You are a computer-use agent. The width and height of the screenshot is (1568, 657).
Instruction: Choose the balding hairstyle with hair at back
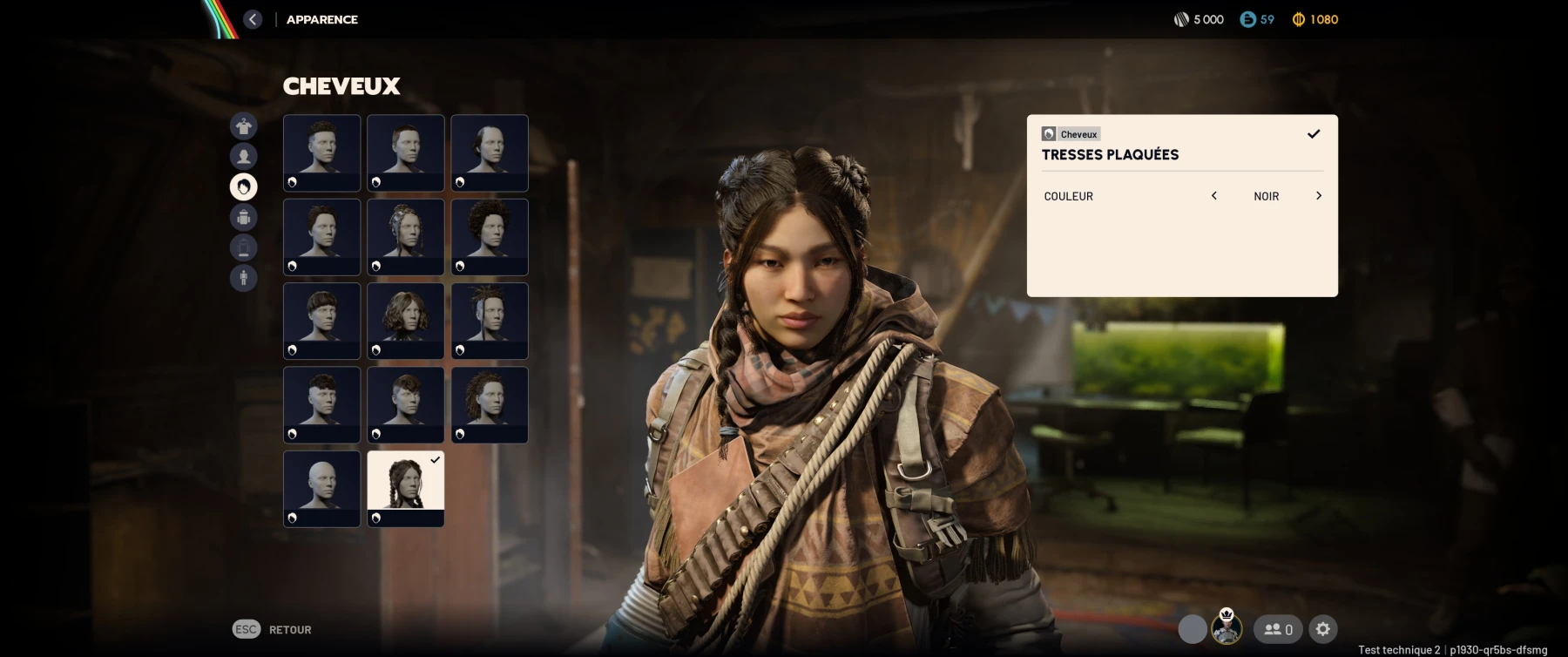pyautogui.click(x=490, y=152)
